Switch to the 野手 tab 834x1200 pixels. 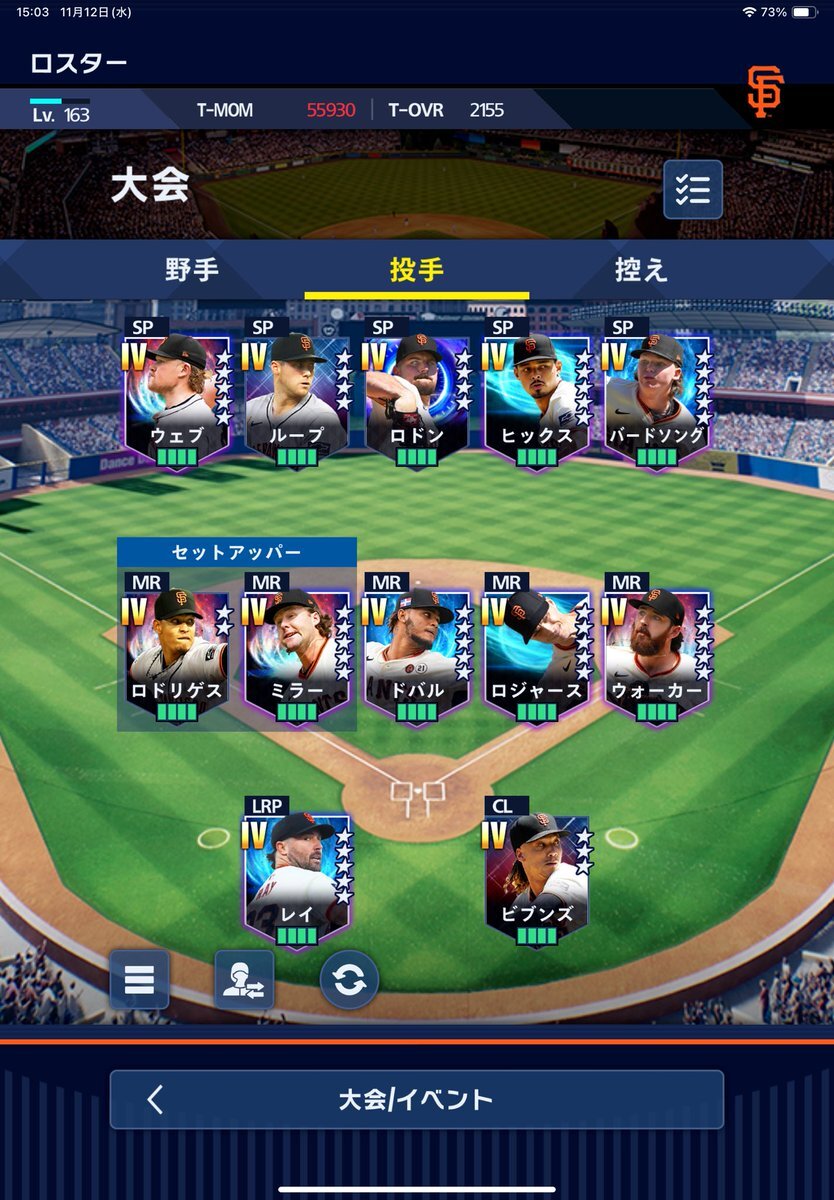pyautogui.click(x=192, y=270)
